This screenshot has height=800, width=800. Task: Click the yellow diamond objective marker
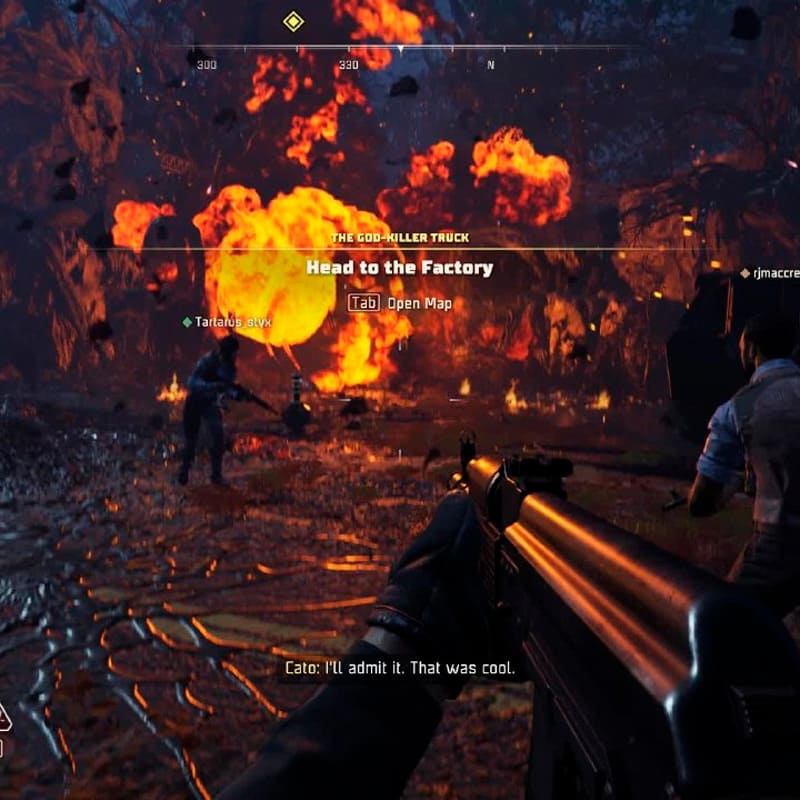coord(293,21)
